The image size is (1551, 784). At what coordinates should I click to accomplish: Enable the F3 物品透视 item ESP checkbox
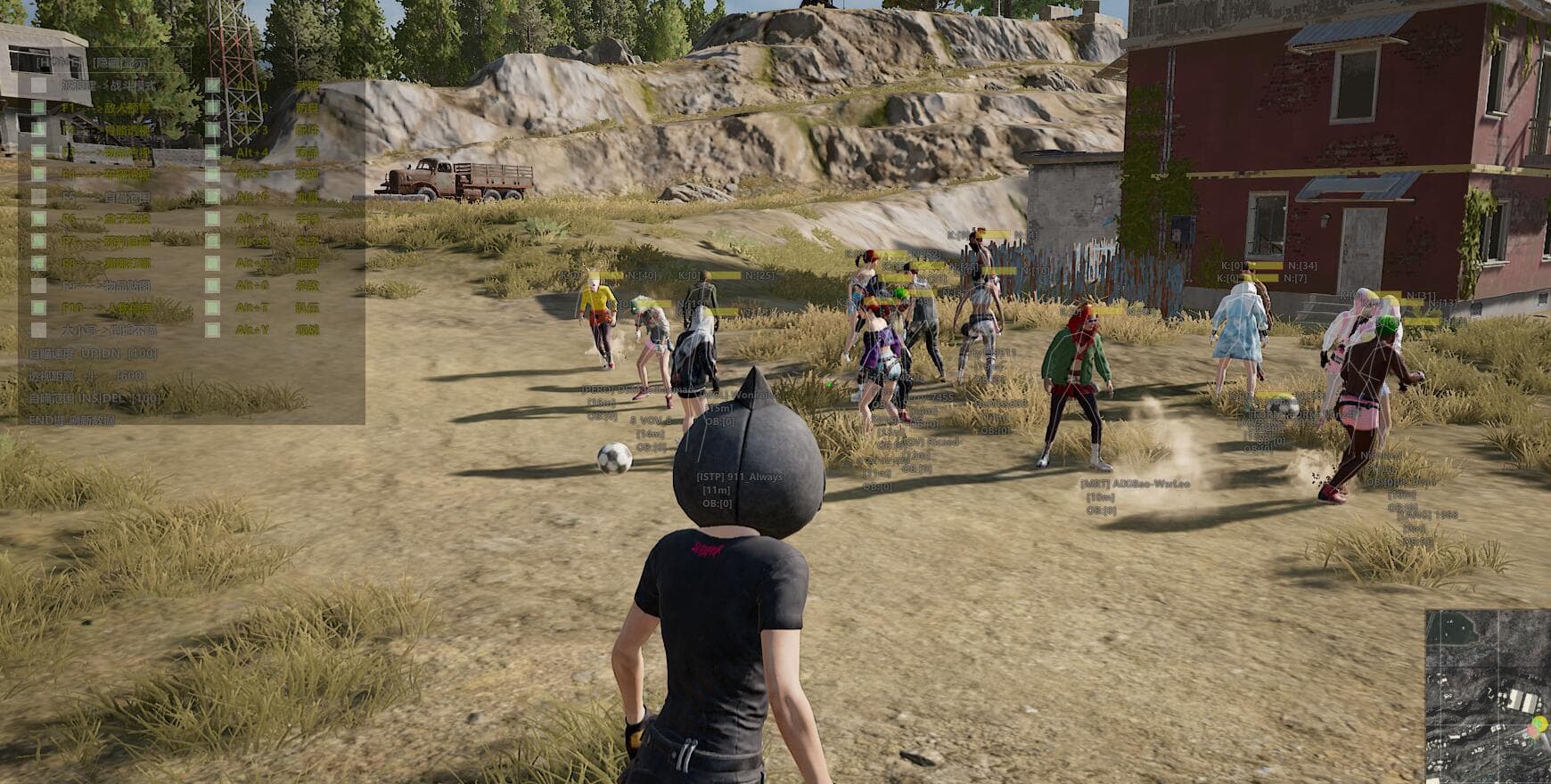pyautogui.click(x=38, y=151)
